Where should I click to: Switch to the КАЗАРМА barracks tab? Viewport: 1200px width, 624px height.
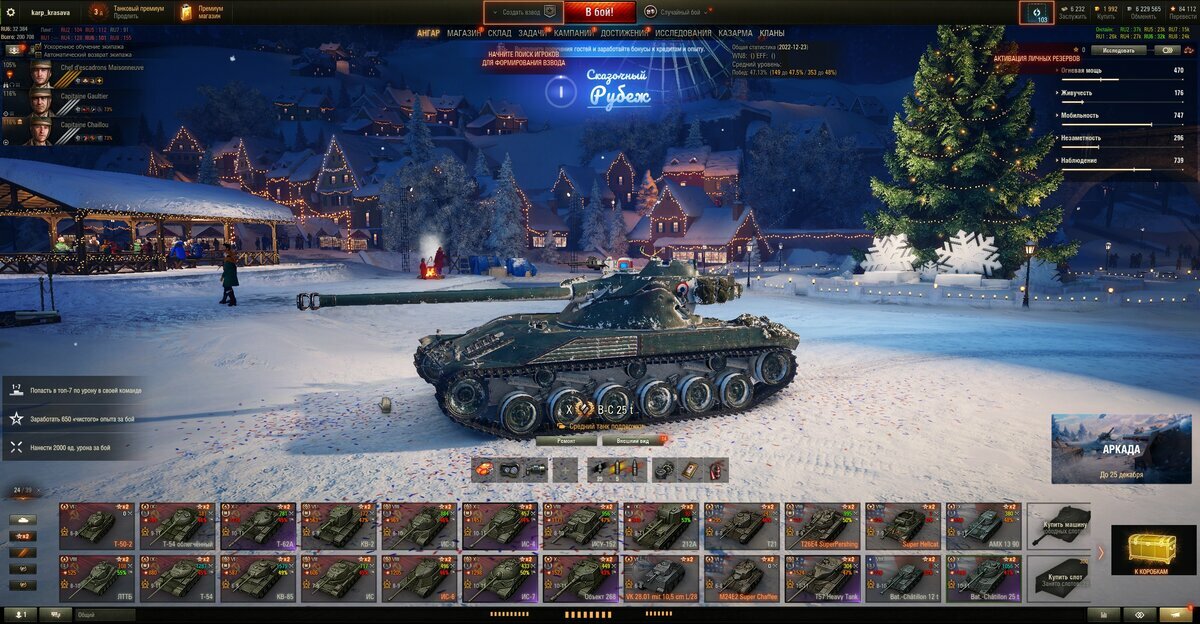pos(735,33)
